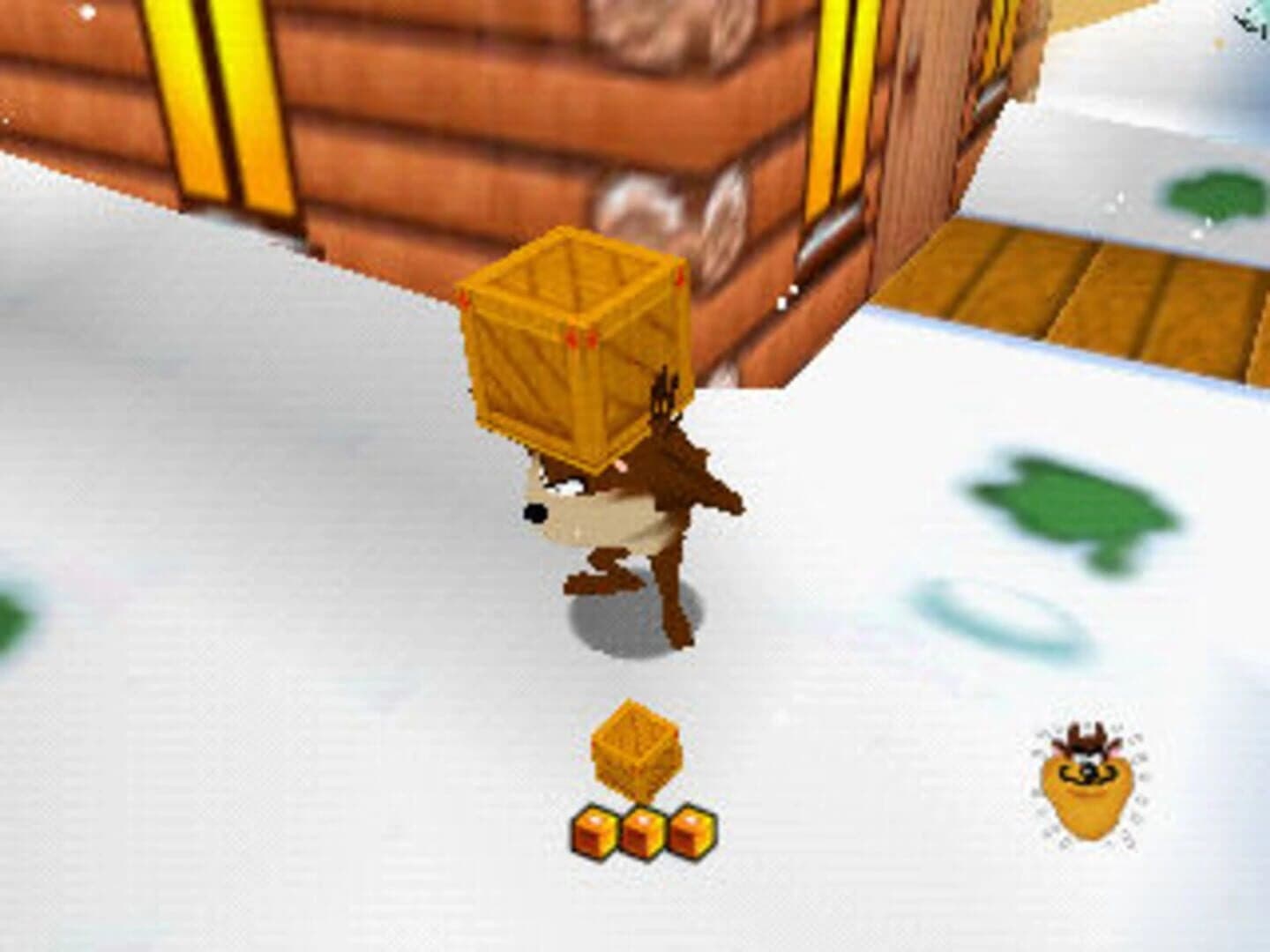Click the middle orange cube collectible icon

pos(641,829)
